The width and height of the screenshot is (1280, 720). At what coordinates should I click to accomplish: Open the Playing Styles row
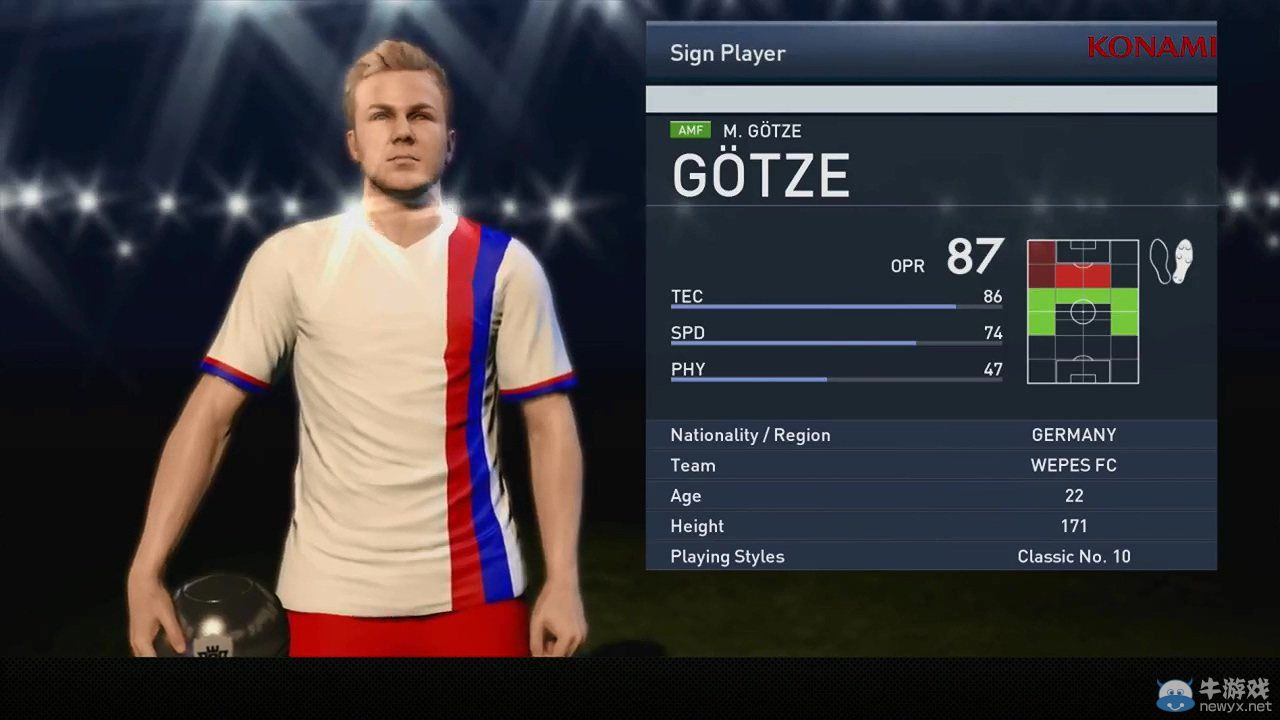[930, 556]
